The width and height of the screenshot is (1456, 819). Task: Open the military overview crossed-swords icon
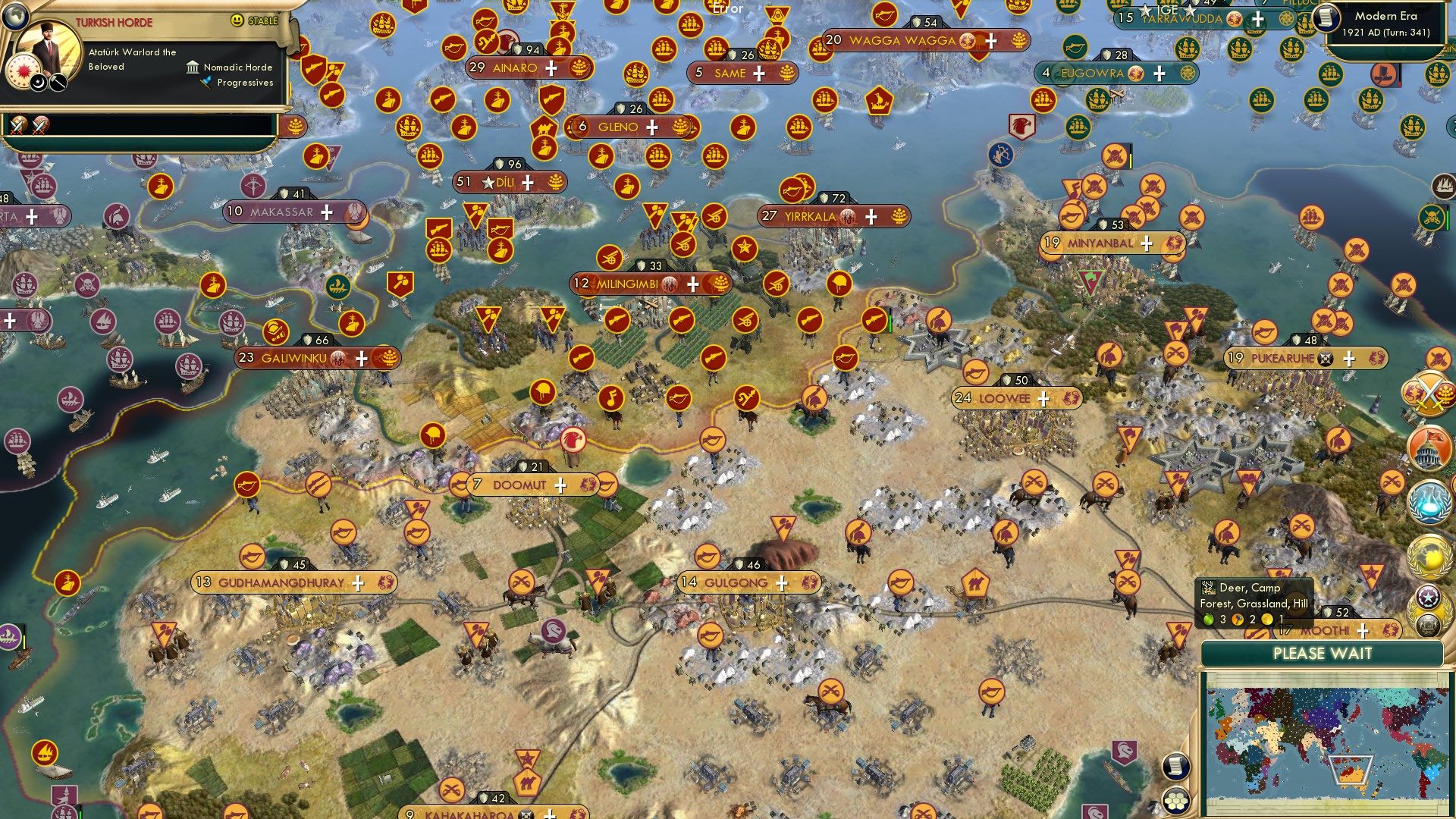pyautogui.click(x=1429, y=392)
